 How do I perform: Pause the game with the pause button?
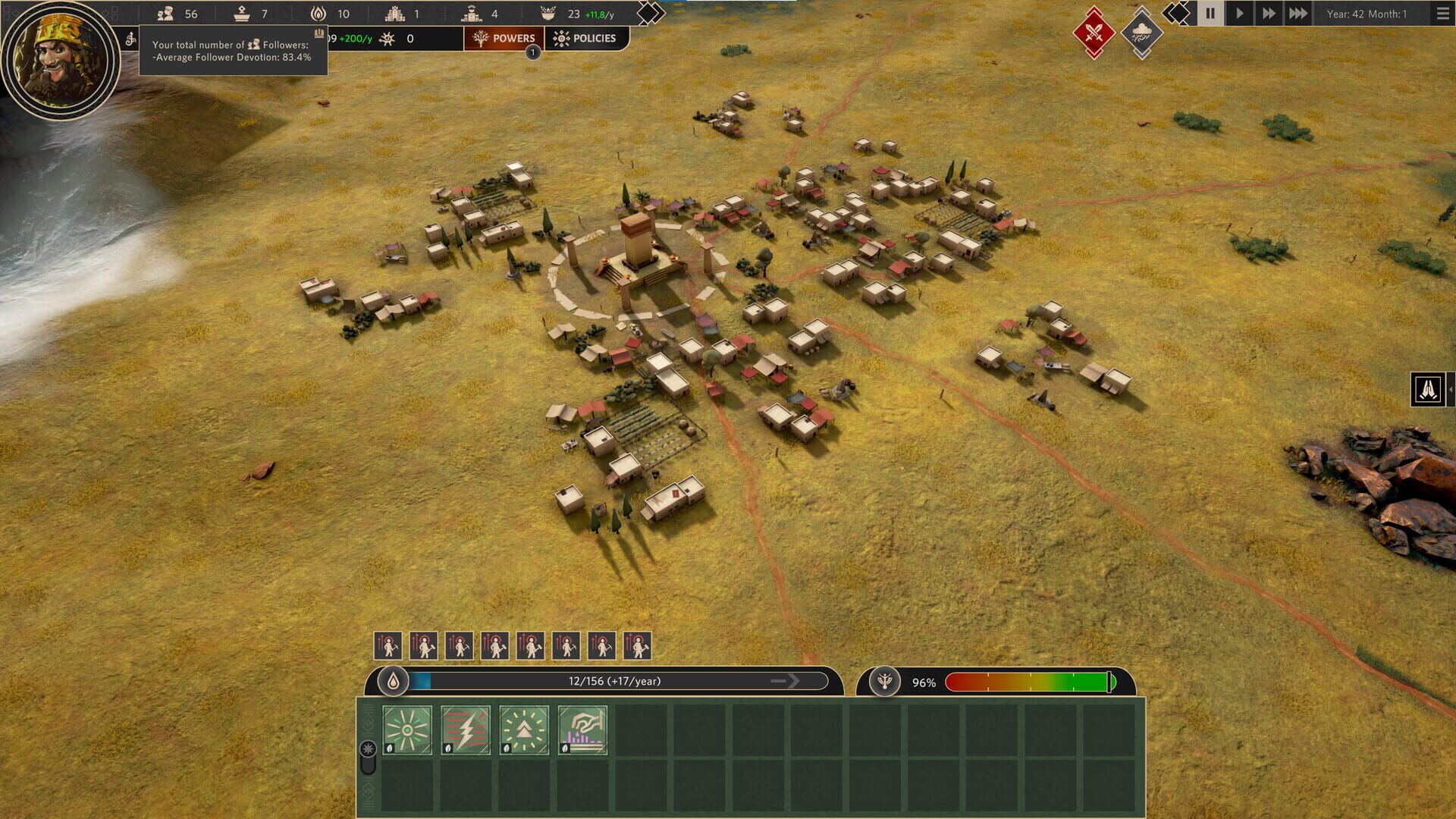pos(1210,13)
